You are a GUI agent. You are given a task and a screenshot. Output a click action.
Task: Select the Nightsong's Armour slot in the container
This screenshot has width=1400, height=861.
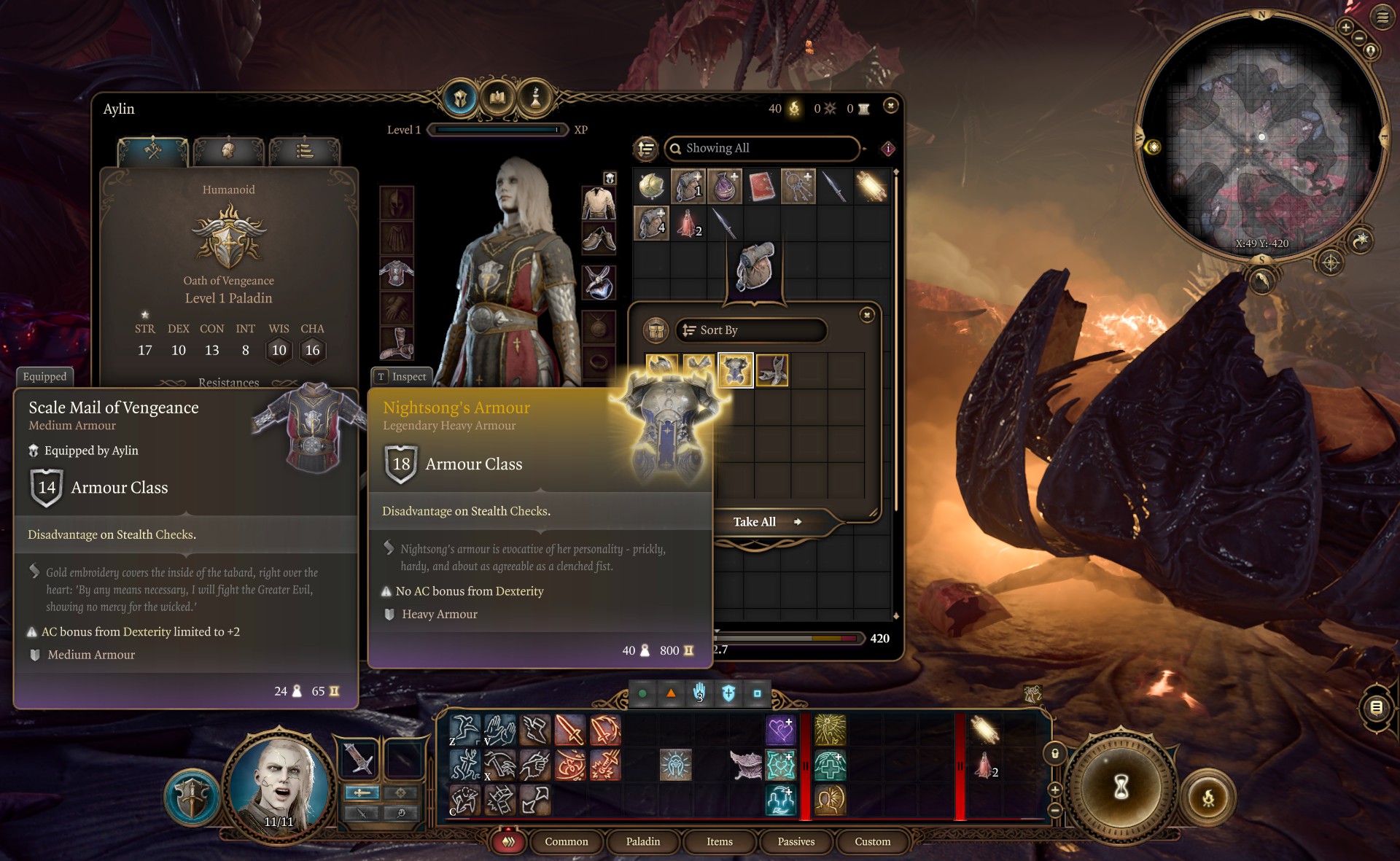(735, 370)
